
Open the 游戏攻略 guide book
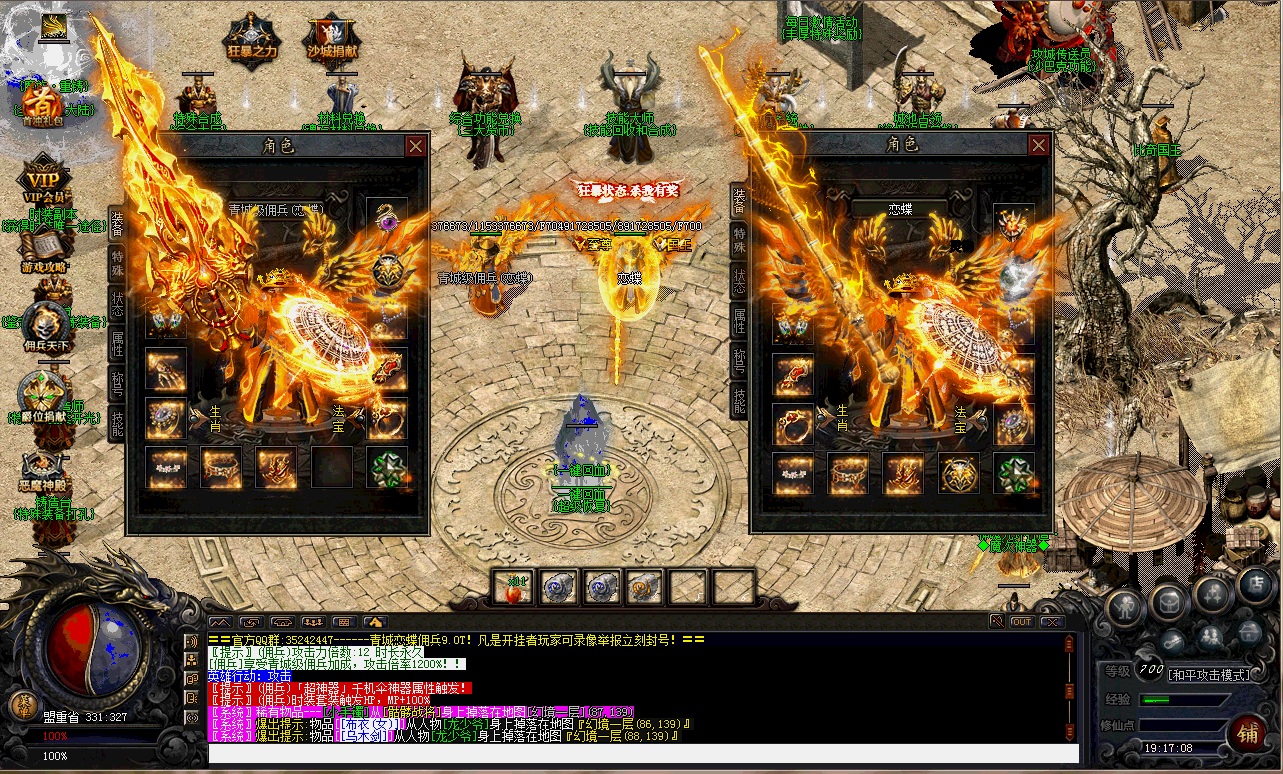click(44, 250)
